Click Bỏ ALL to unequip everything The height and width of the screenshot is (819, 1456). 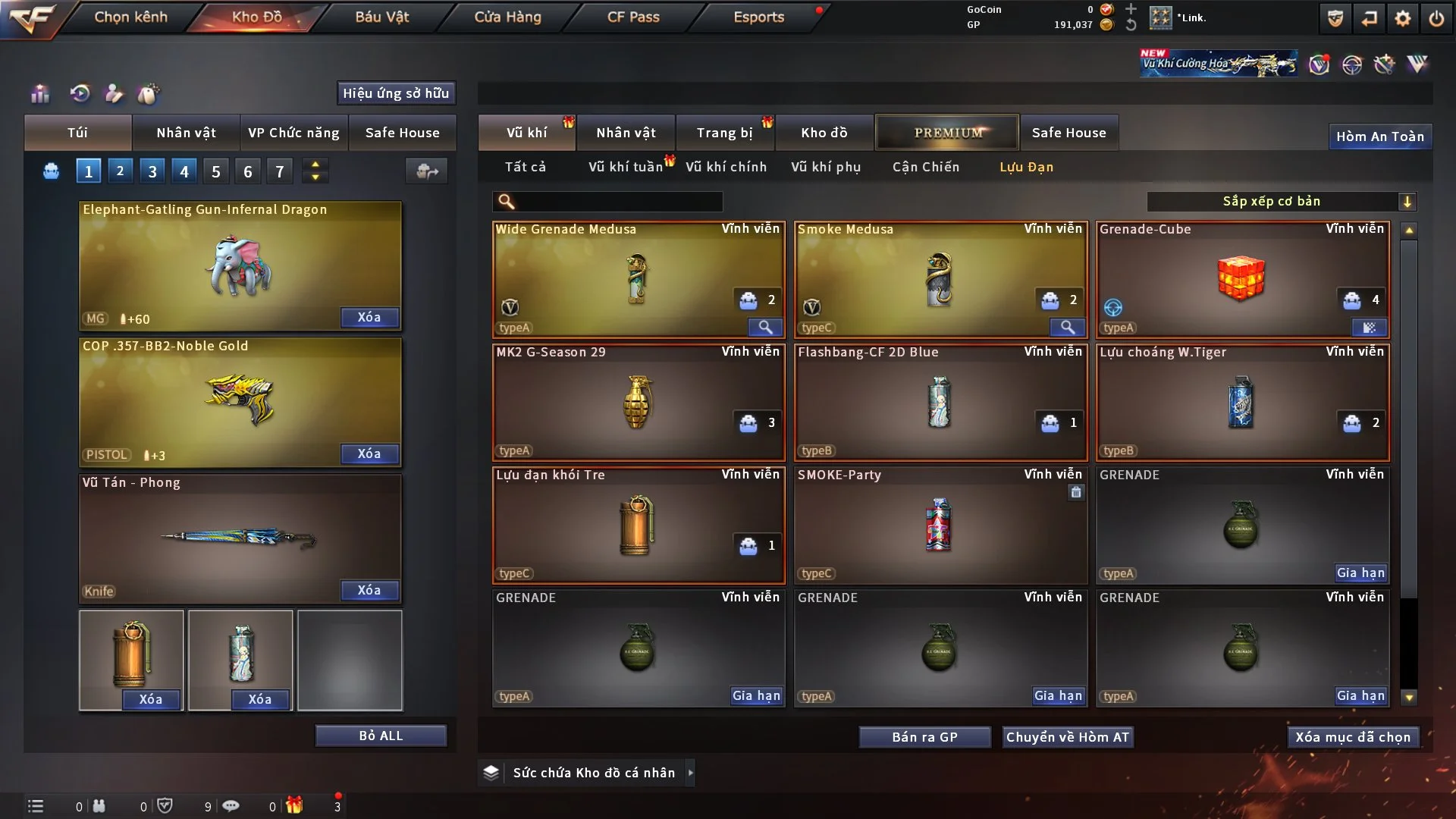(381, 736)
